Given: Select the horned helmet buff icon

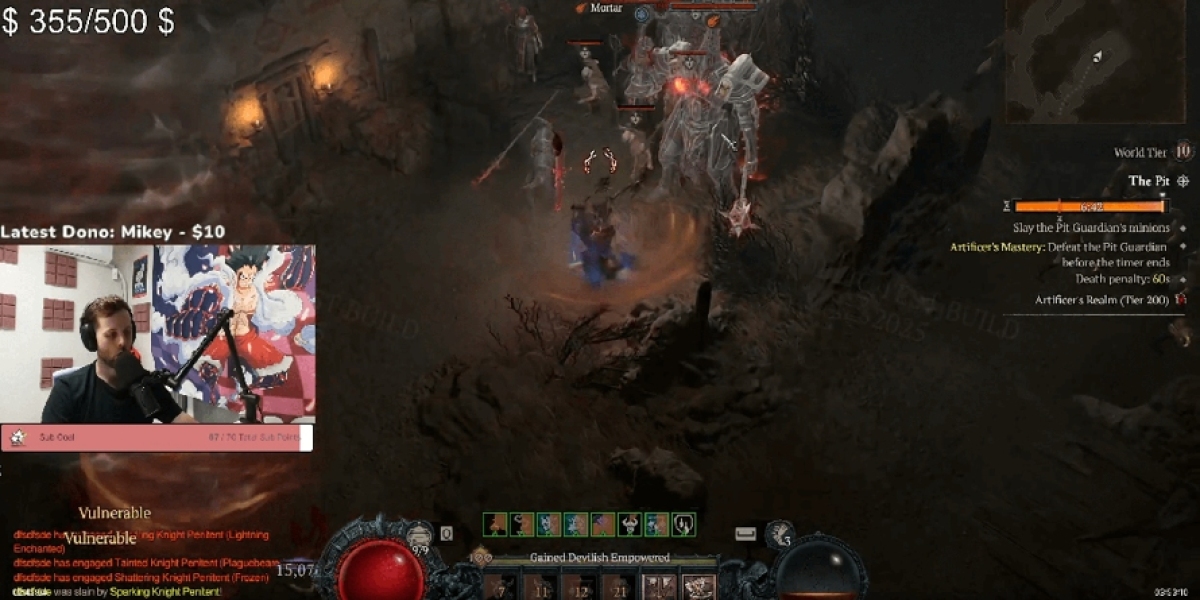Looking at the screenshot, I should (630, 524).
